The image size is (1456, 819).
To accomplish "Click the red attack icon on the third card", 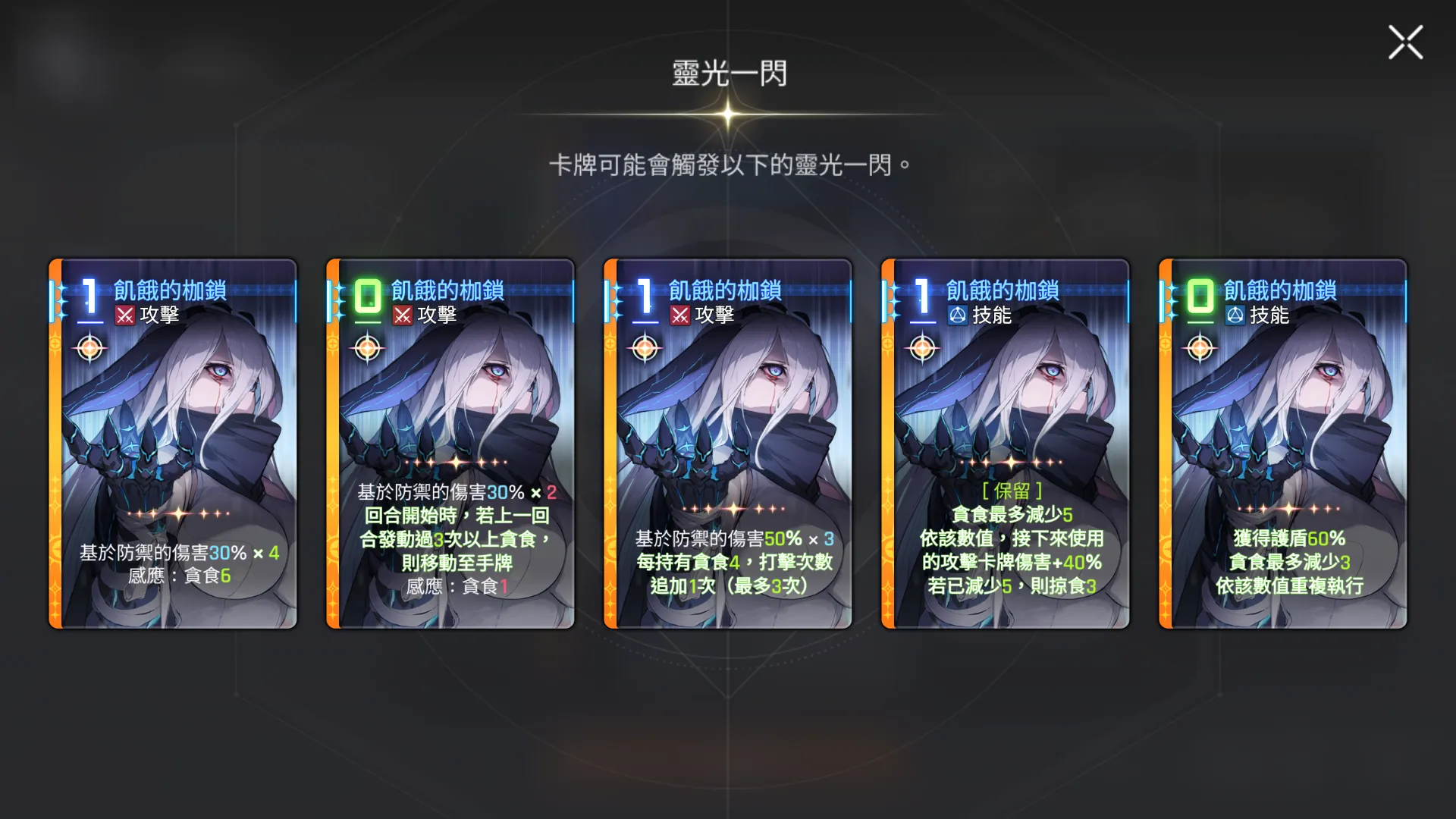I will pyautogui.click(x=682, y=314).
